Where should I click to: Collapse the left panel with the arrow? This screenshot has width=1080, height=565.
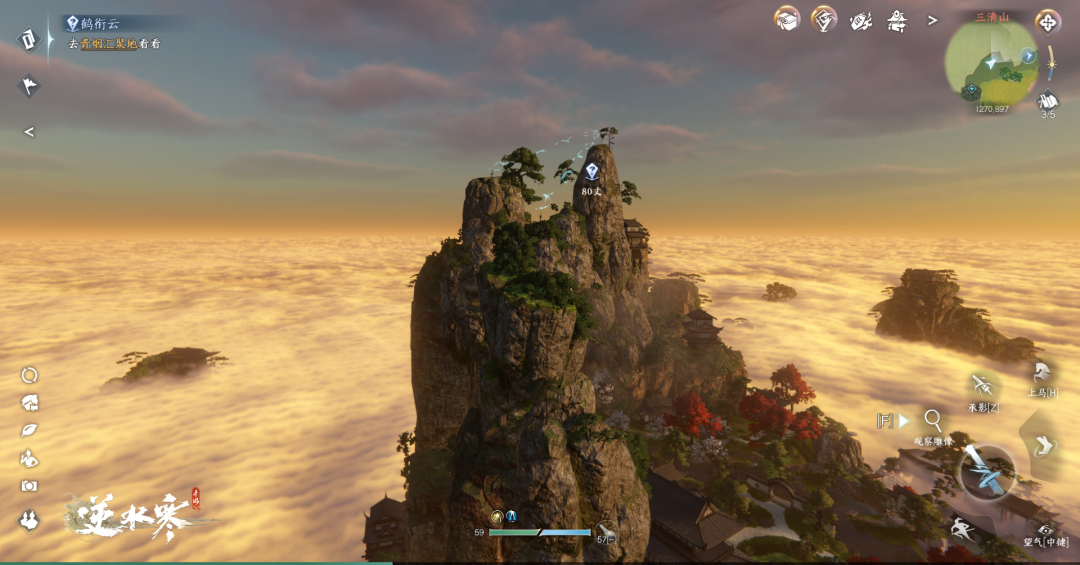tap(29, 132)
